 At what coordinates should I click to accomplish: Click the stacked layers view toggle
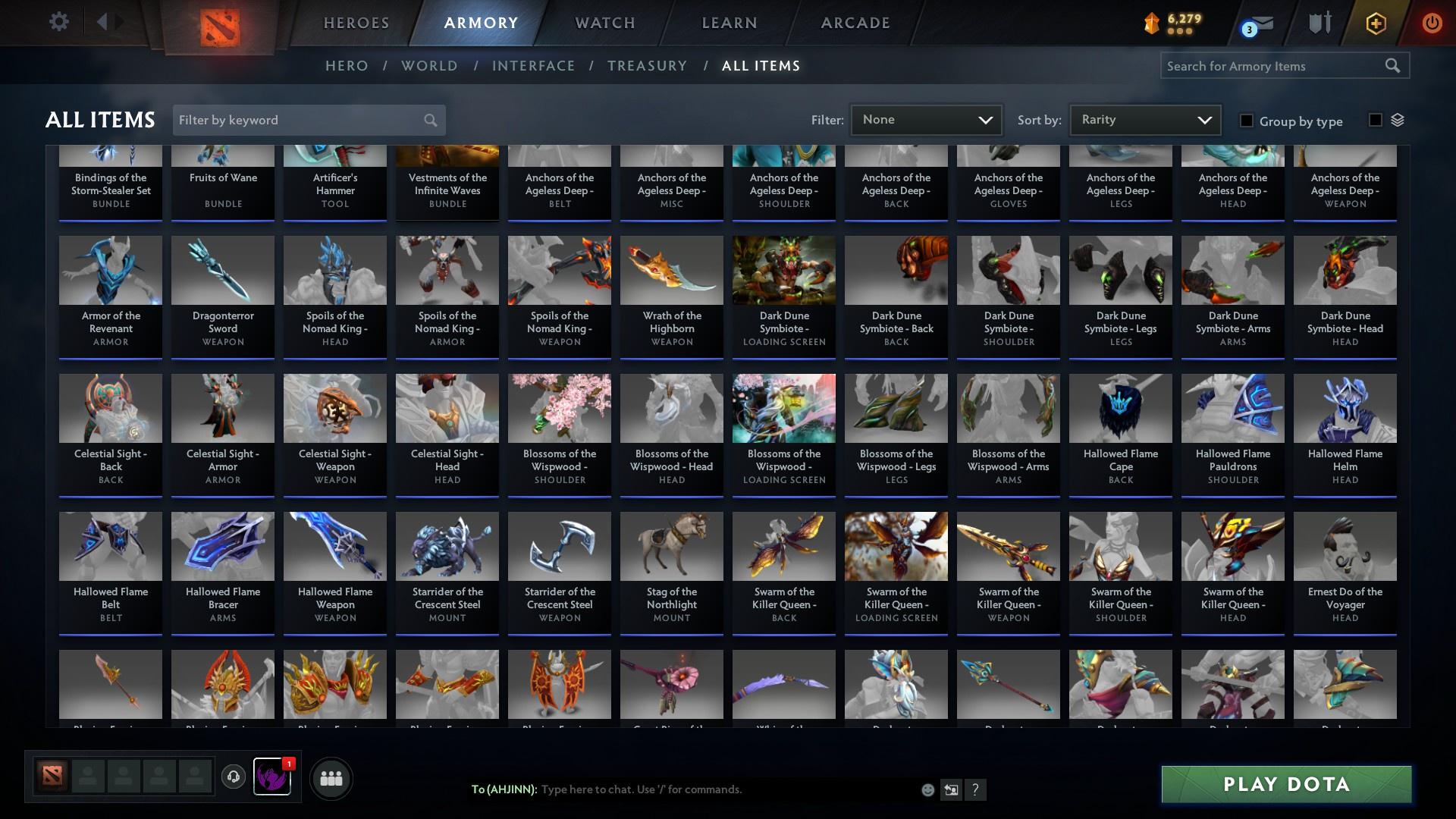pos(1398,120)
